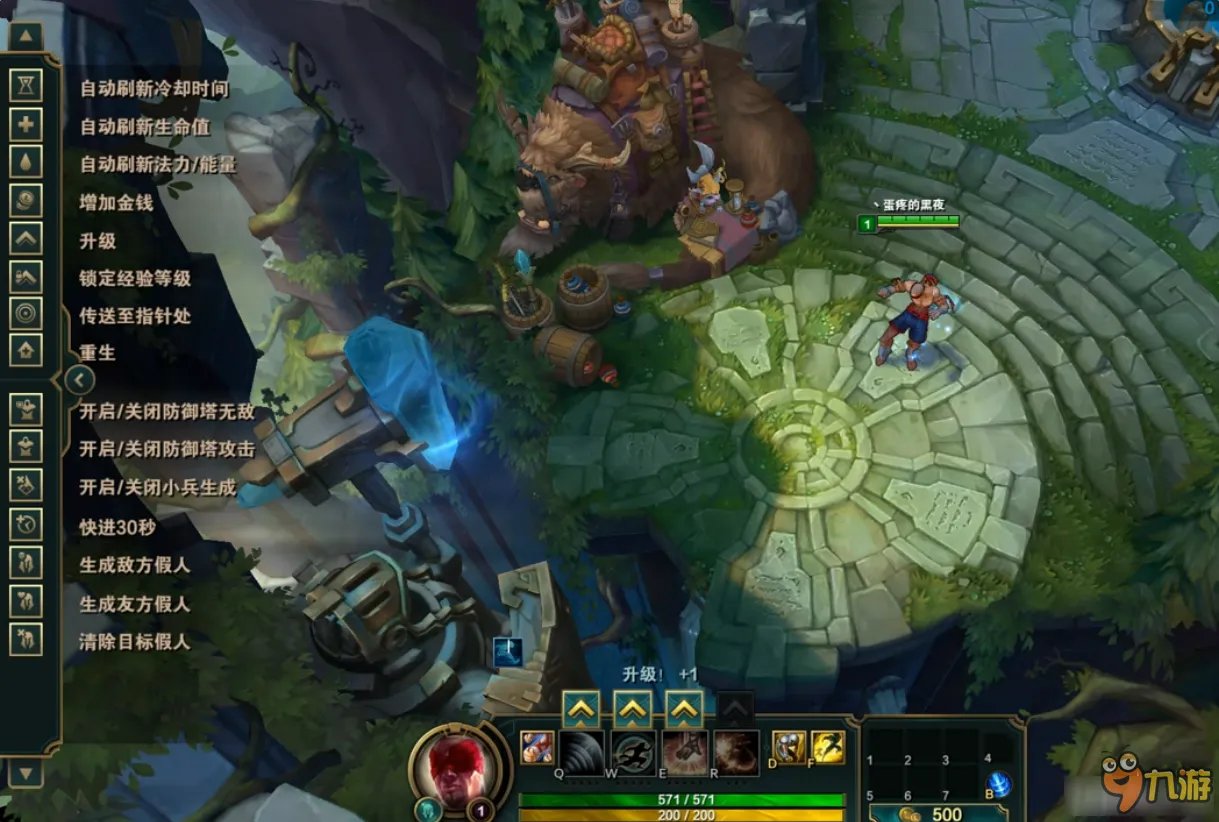The height and width of the screenshot is (822, 1219).
Task: Toggle turret attacks (开启/关闭防御塔攻击)
Action: click(26, 447)
